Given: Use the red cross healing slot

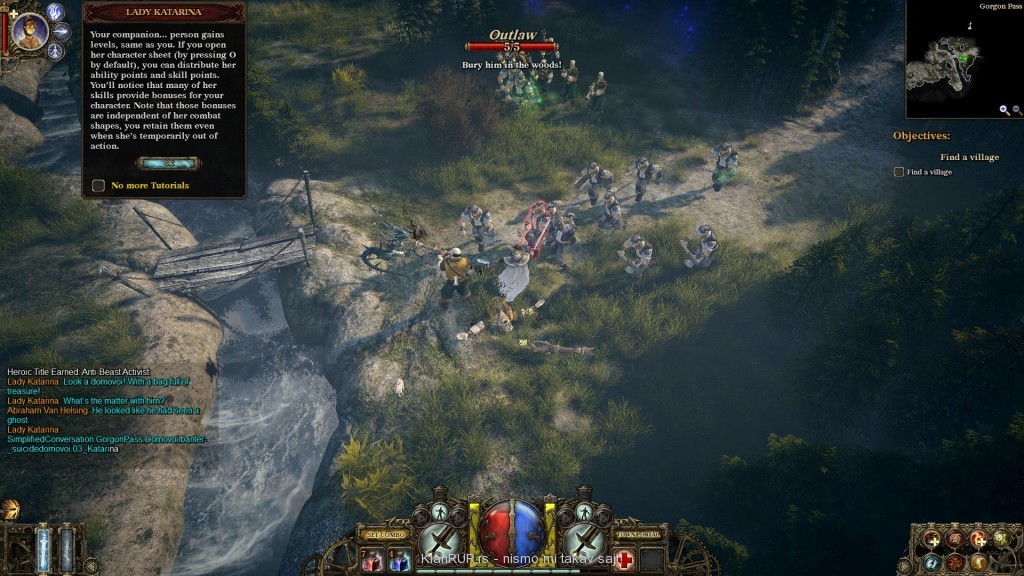Looking at the screenshot, I should pyautogui.click(x=625, y=560).
